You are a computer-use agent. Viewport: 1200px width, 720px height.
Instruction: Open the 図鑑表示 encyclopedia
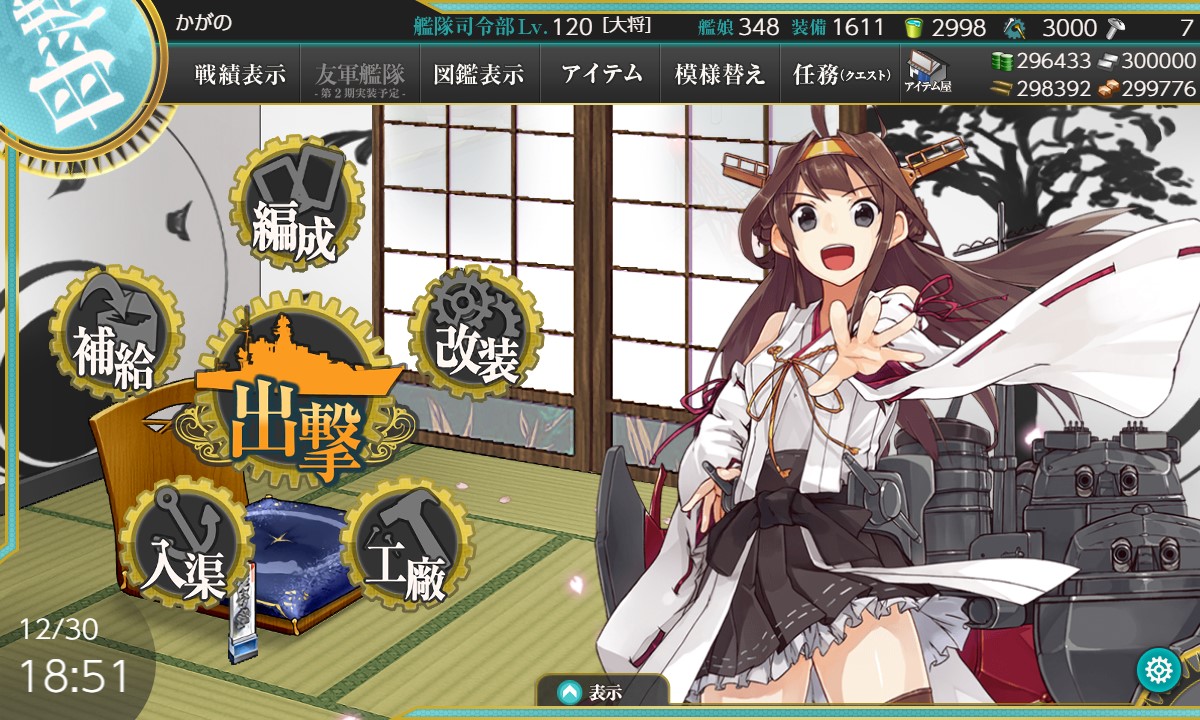479,75
